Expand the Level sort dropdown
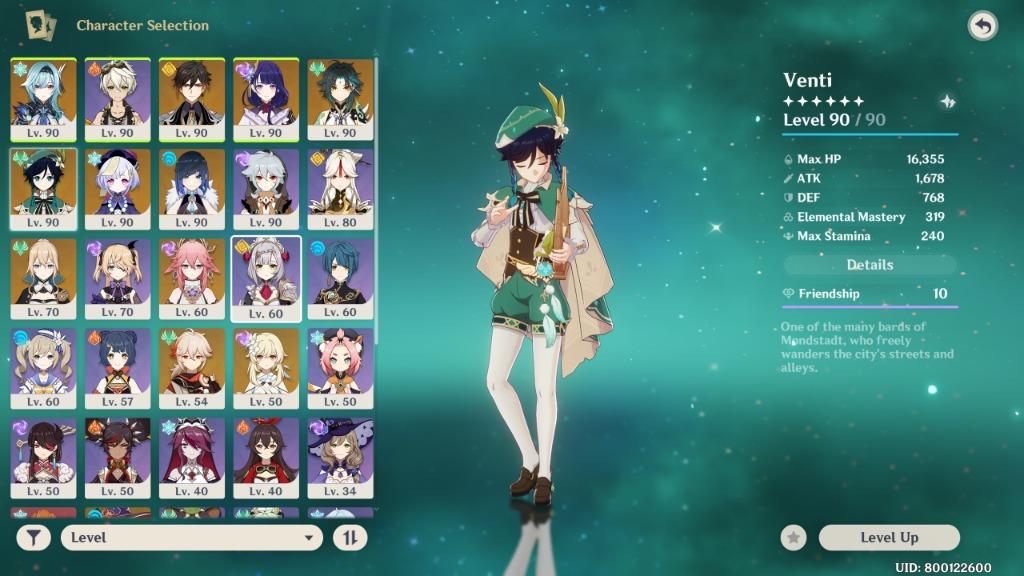The width and height of the screenshot is (1024, 576). (191, 538)
